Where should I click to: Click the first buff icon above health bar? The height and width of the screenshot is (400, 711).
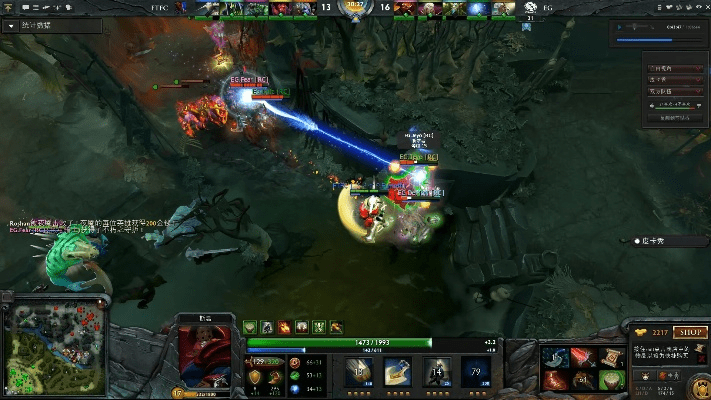[x=249, y=327]
